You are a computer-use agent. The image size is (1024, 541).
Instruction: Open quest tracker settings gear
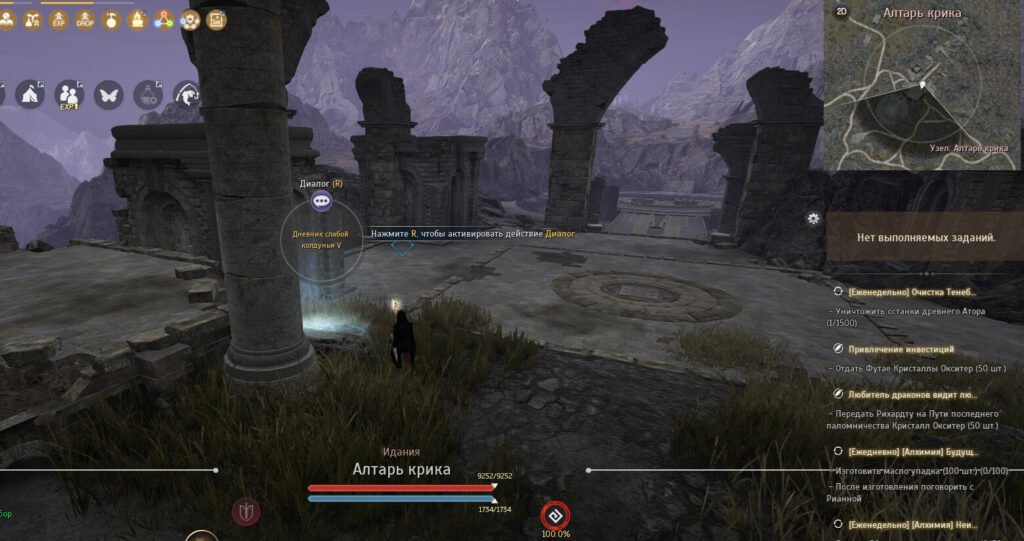(x=813, y=218)
